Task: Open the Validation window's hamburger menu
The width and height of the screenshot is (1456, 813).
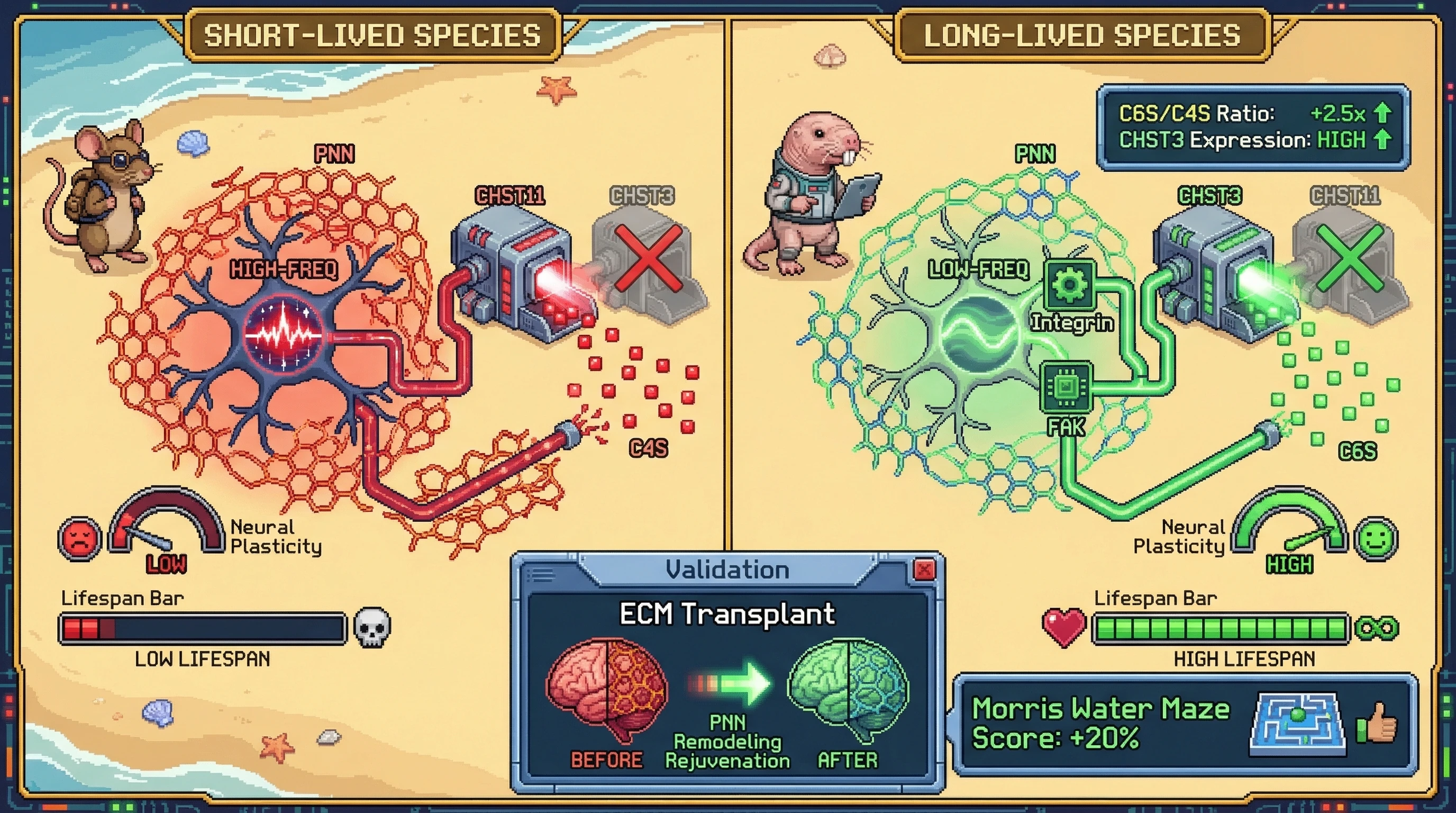Action: [541, 575]
